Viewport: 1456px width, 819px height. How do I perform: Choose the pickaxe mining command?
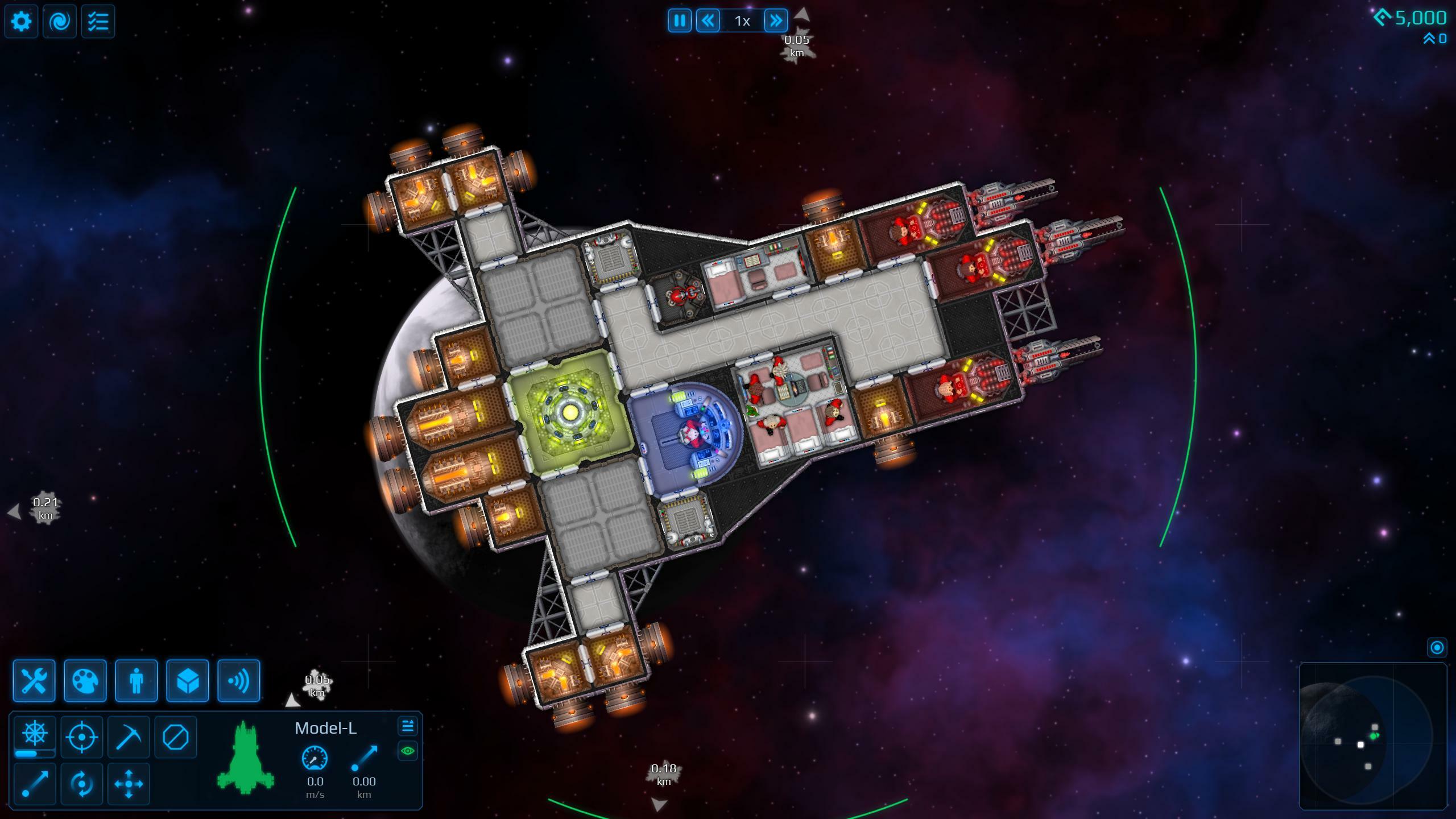tap(129, 737)
